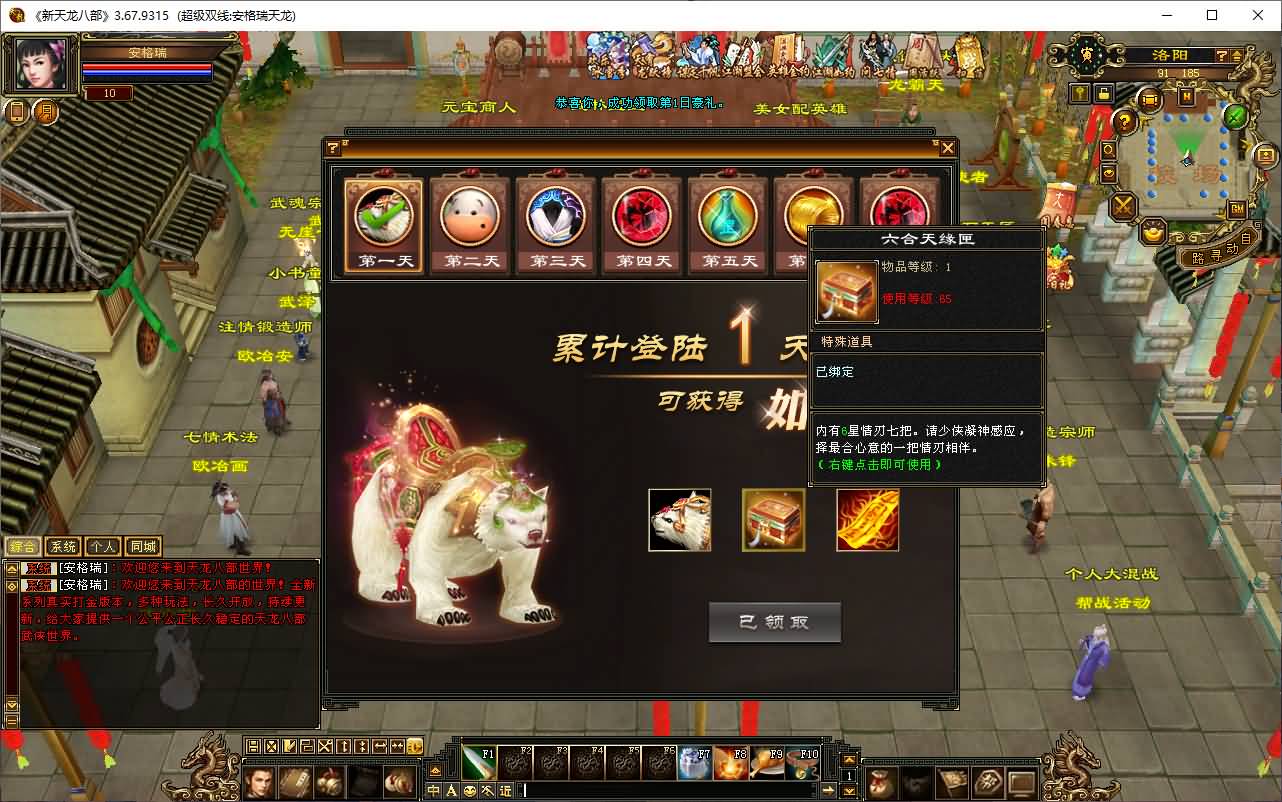The width and height of the screenshot is (1282, 802).
Task: Click the 路寻自动 auto-pathfinding button
Action: (1213, 251)
